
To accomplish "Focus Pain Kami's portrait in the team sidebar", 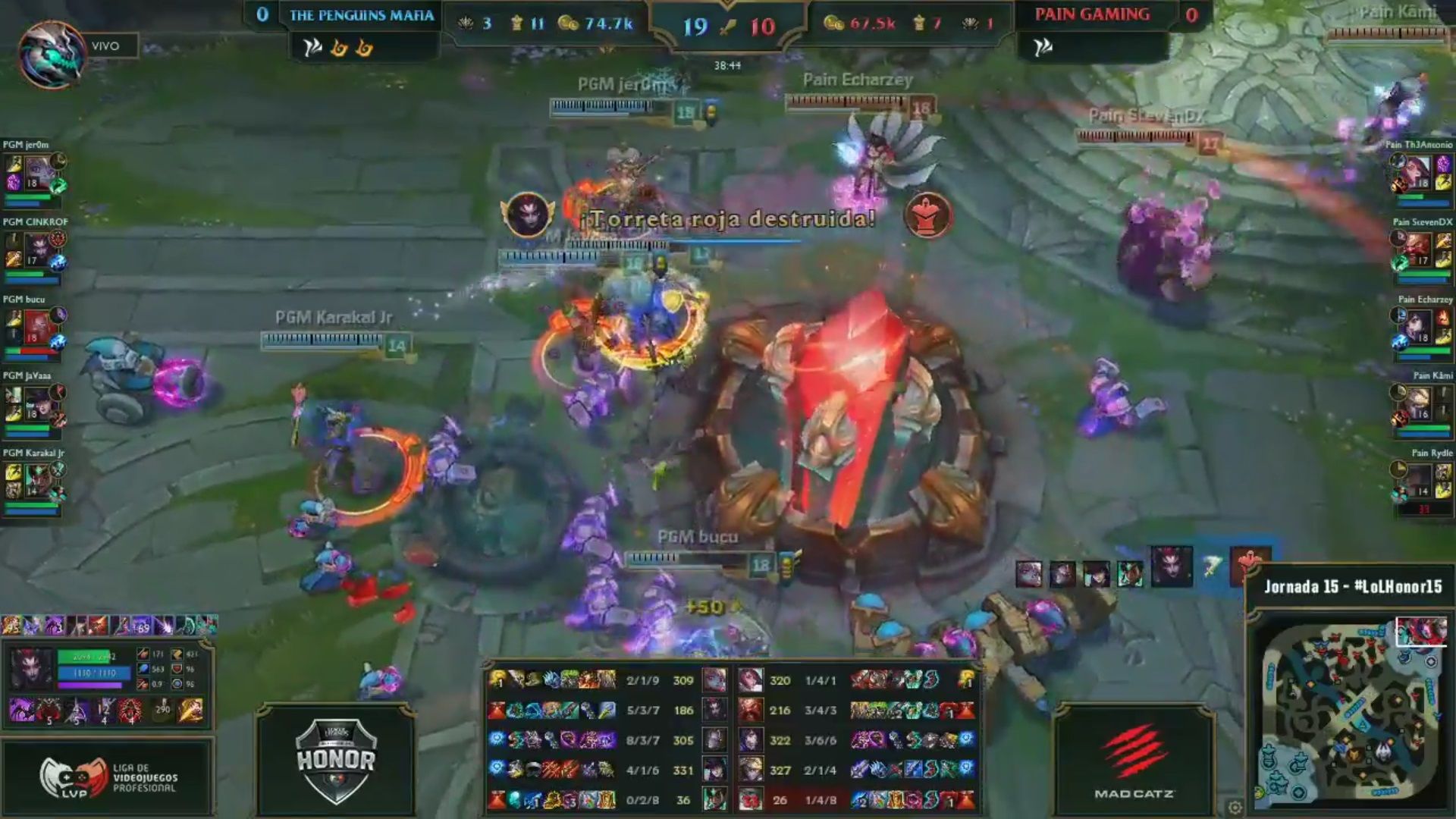I will tap(1418, 403).
